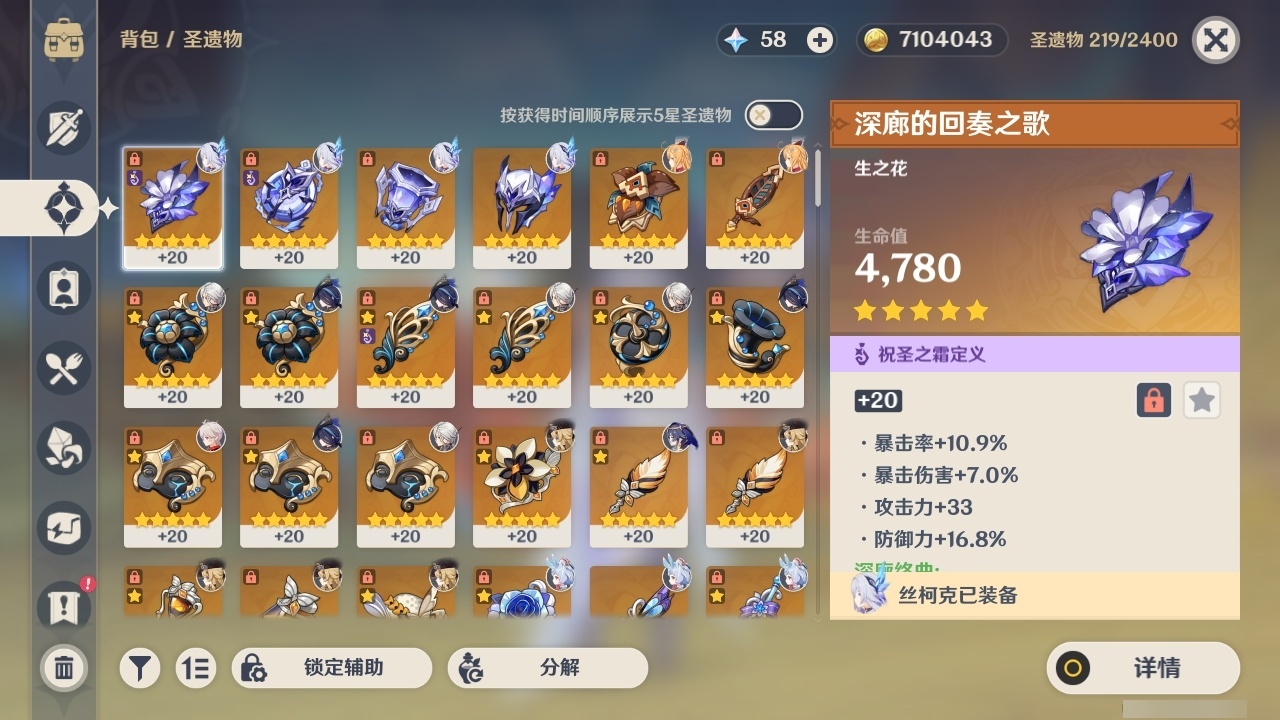The image size is (1280, 720).
Task: Open the character card inventory category
Action: 62,287
